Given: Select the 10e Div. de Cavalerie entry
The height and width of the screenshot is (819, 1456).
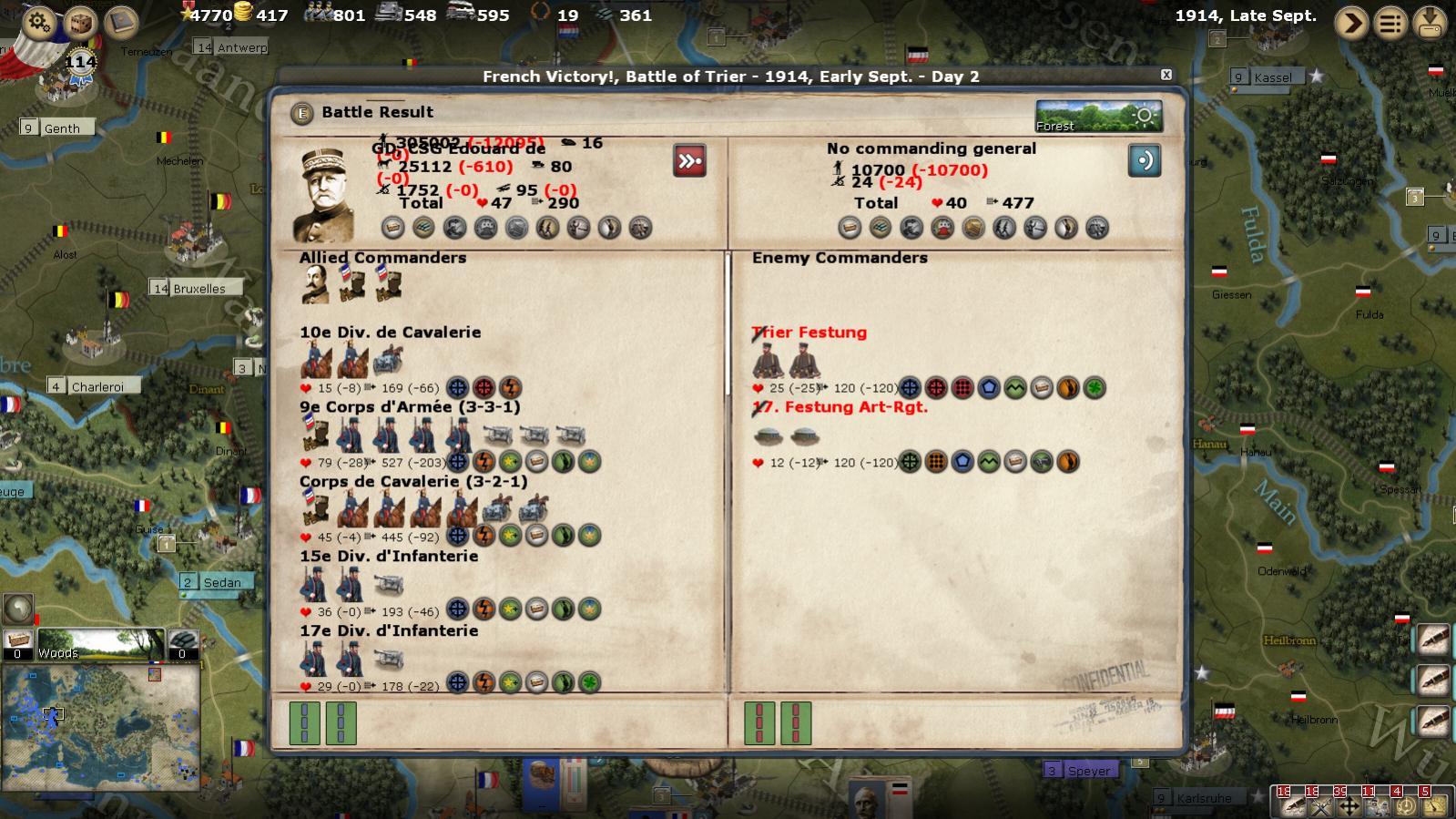Looking at the screenshot, I should [390, 333].
